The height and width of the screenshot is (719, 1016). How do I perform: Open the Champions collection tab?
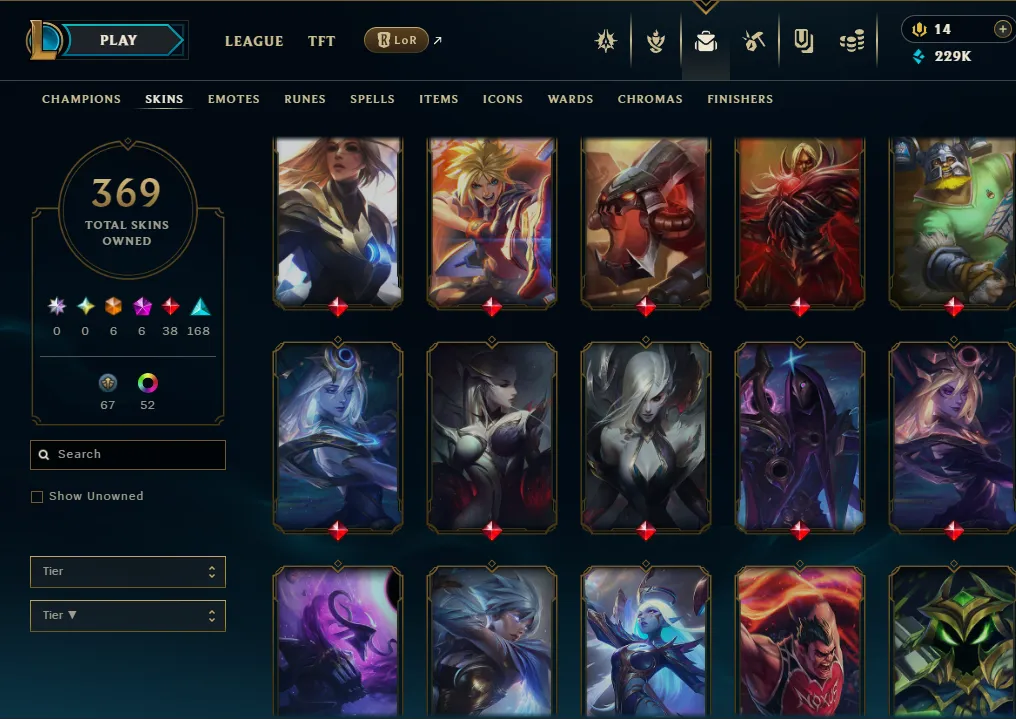click(81, 99)
